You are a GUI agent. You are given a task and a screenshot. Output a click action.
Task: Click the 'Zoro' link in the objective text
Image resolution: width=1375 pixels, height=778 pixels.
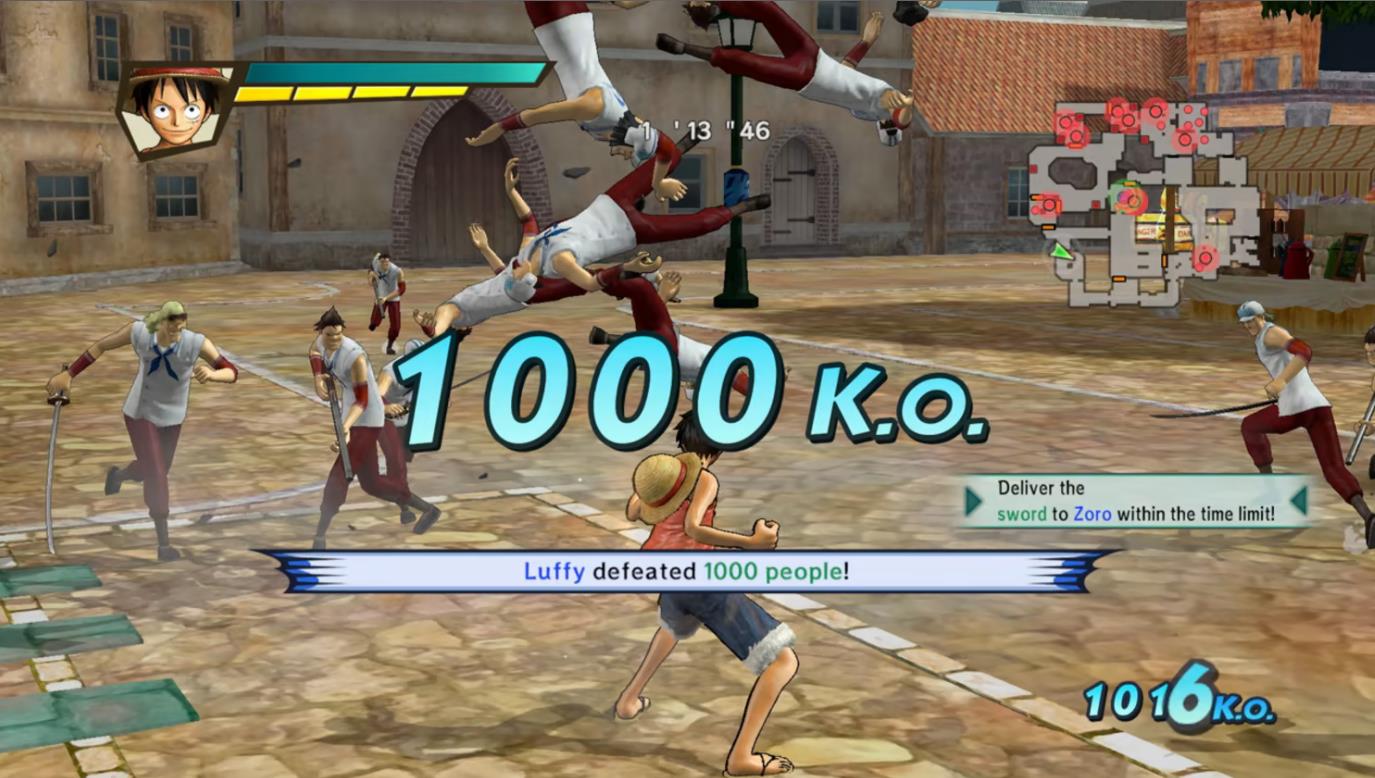(1092, 513)
